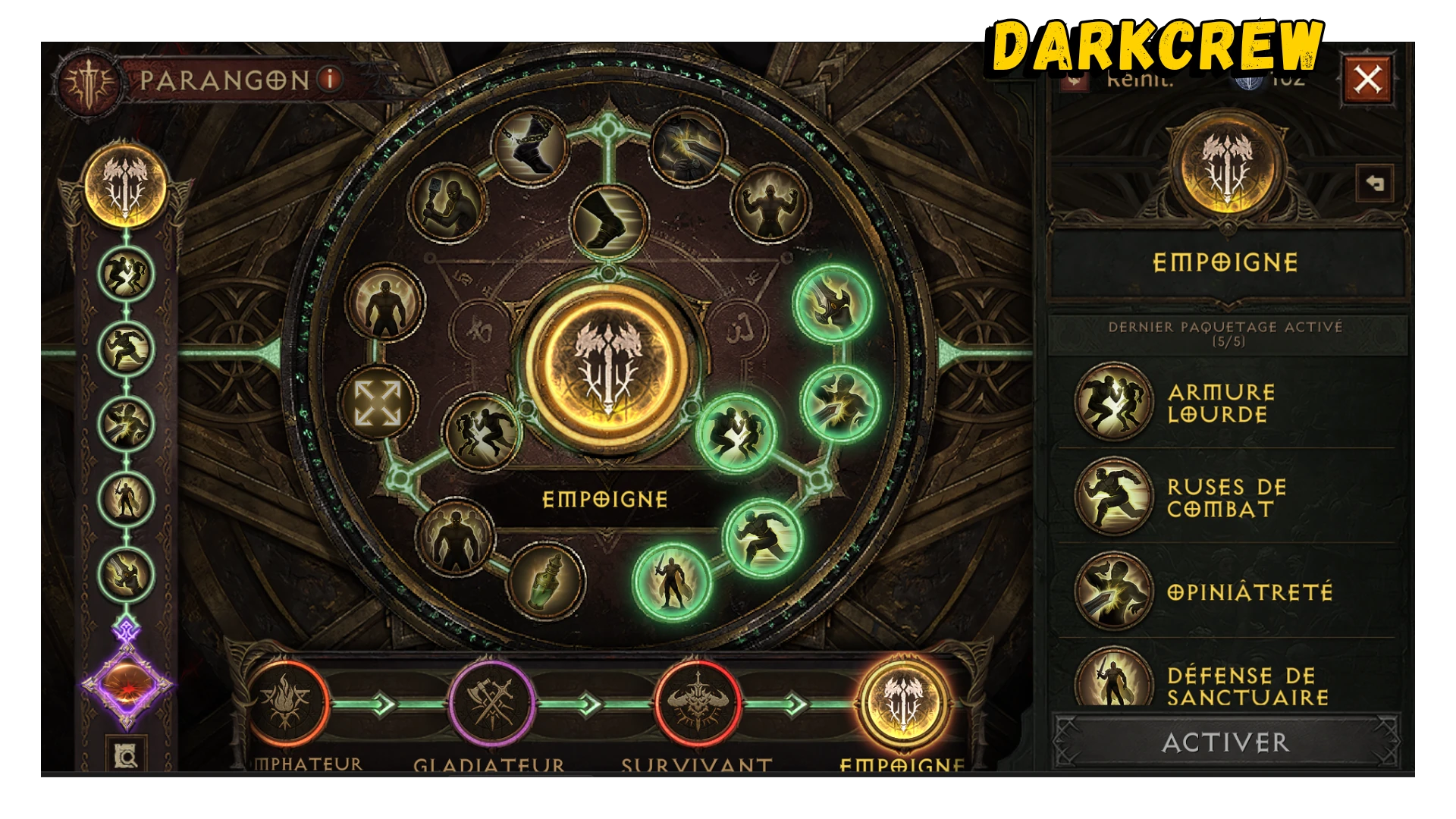Image resolution: width=1456 pixels, height=819 pixels.
Task: Switch to the Gladiateur paragon tree
Action: click(x=491, y=704)
